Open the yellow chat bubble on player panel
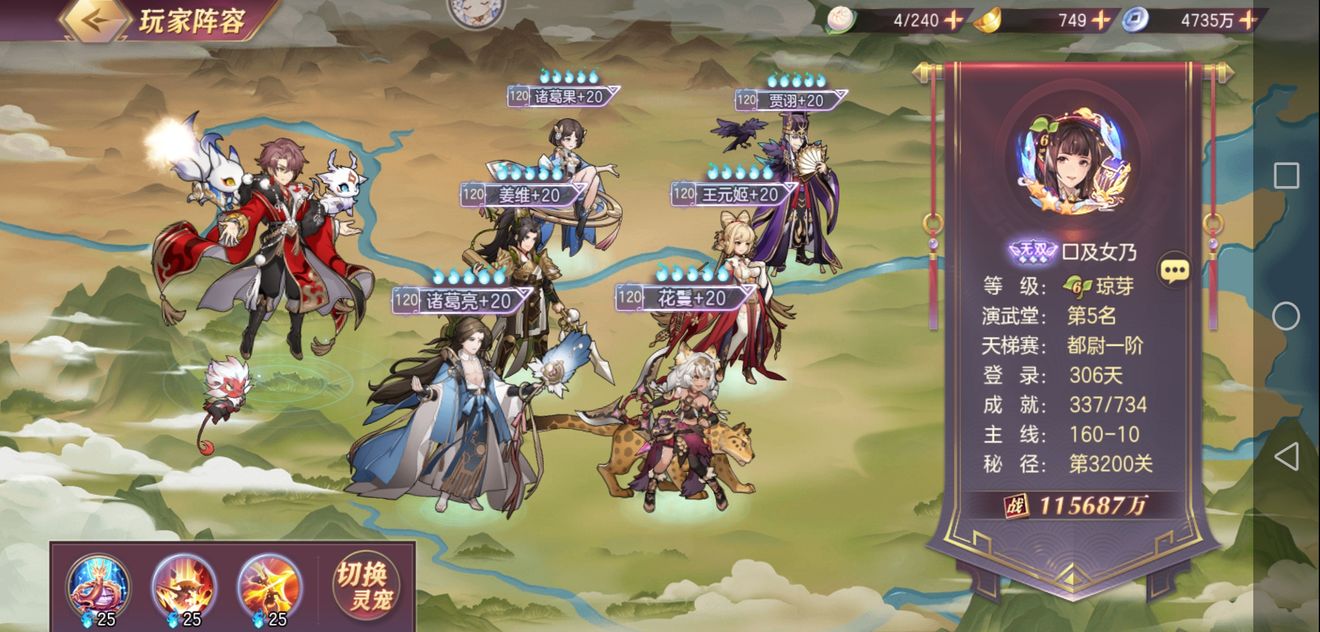The width and height of the screenshot is (1320, 632). 1174,269
